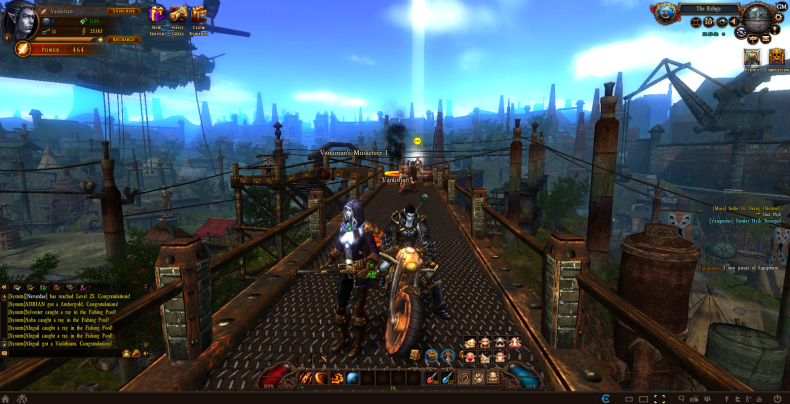Open the New Server gift icon
The image size is (790, 404).
click(x=156, y=13)
